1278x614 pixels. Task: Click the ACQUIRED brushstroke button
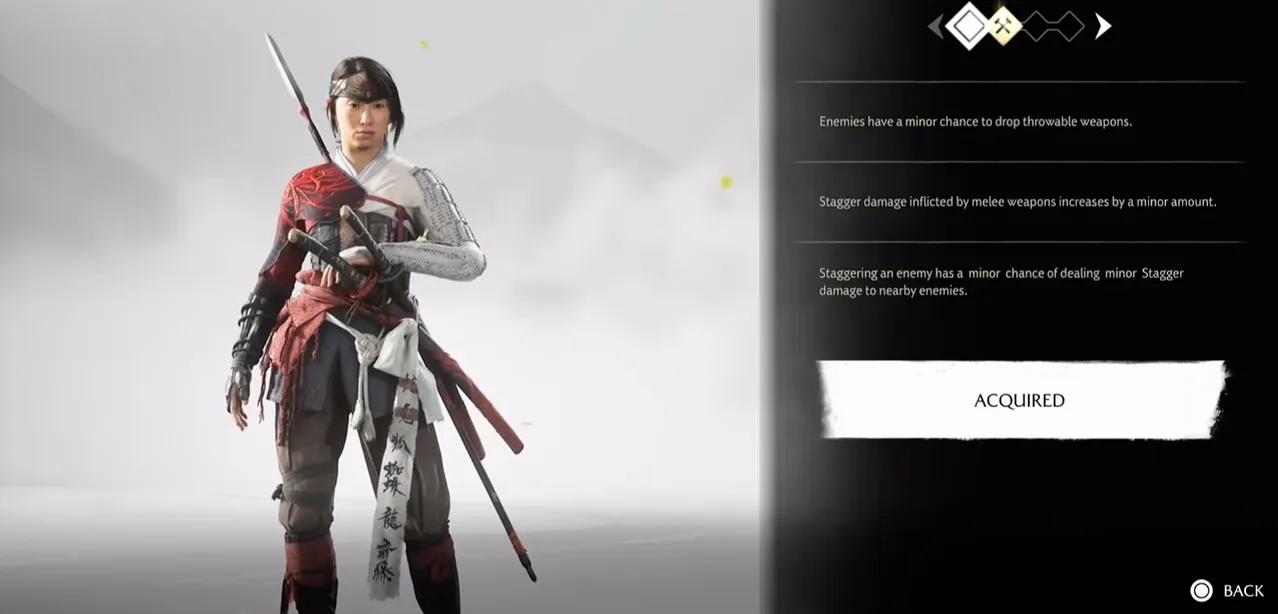tap(1020, 400)
